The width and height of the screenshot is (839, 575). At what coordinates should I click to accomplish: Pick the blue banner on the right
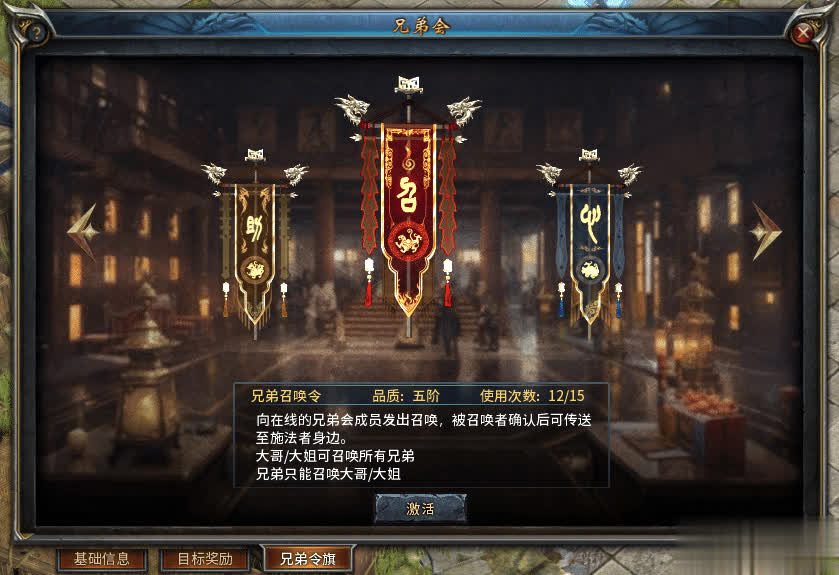pos(590,245)
